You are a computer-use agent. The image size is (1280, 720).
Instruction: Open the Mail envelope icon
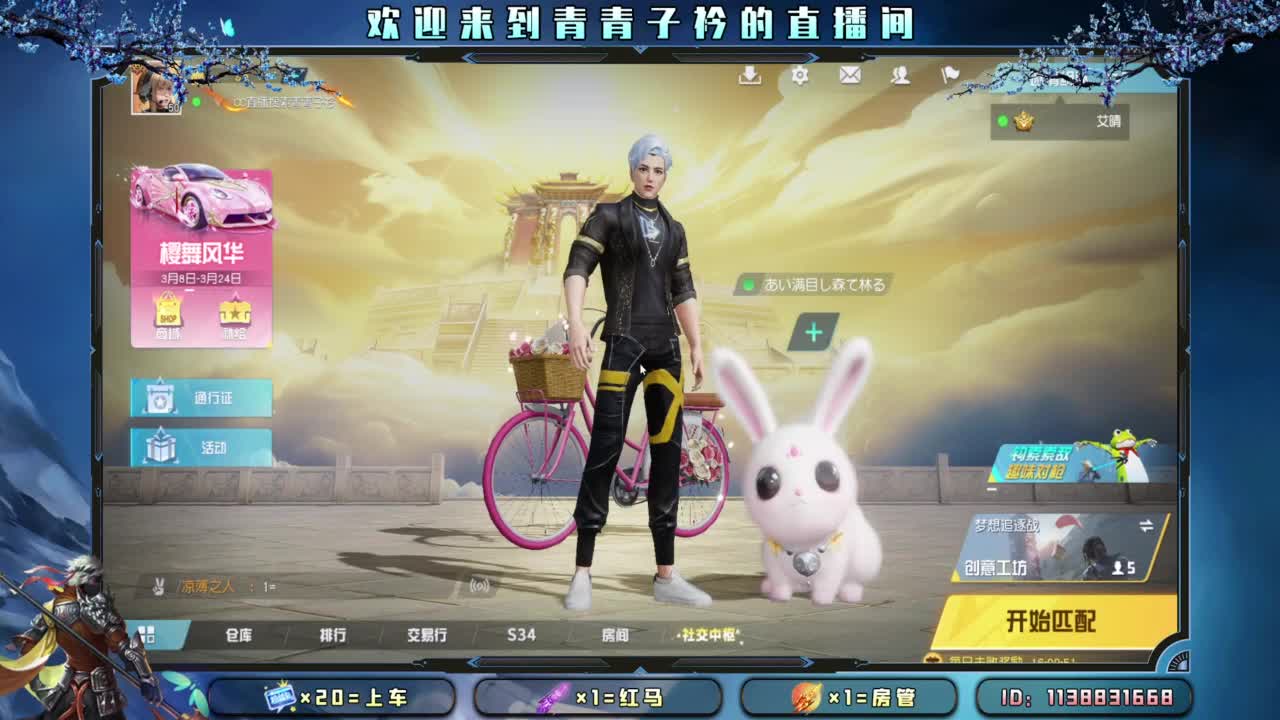tap(850, 75)
